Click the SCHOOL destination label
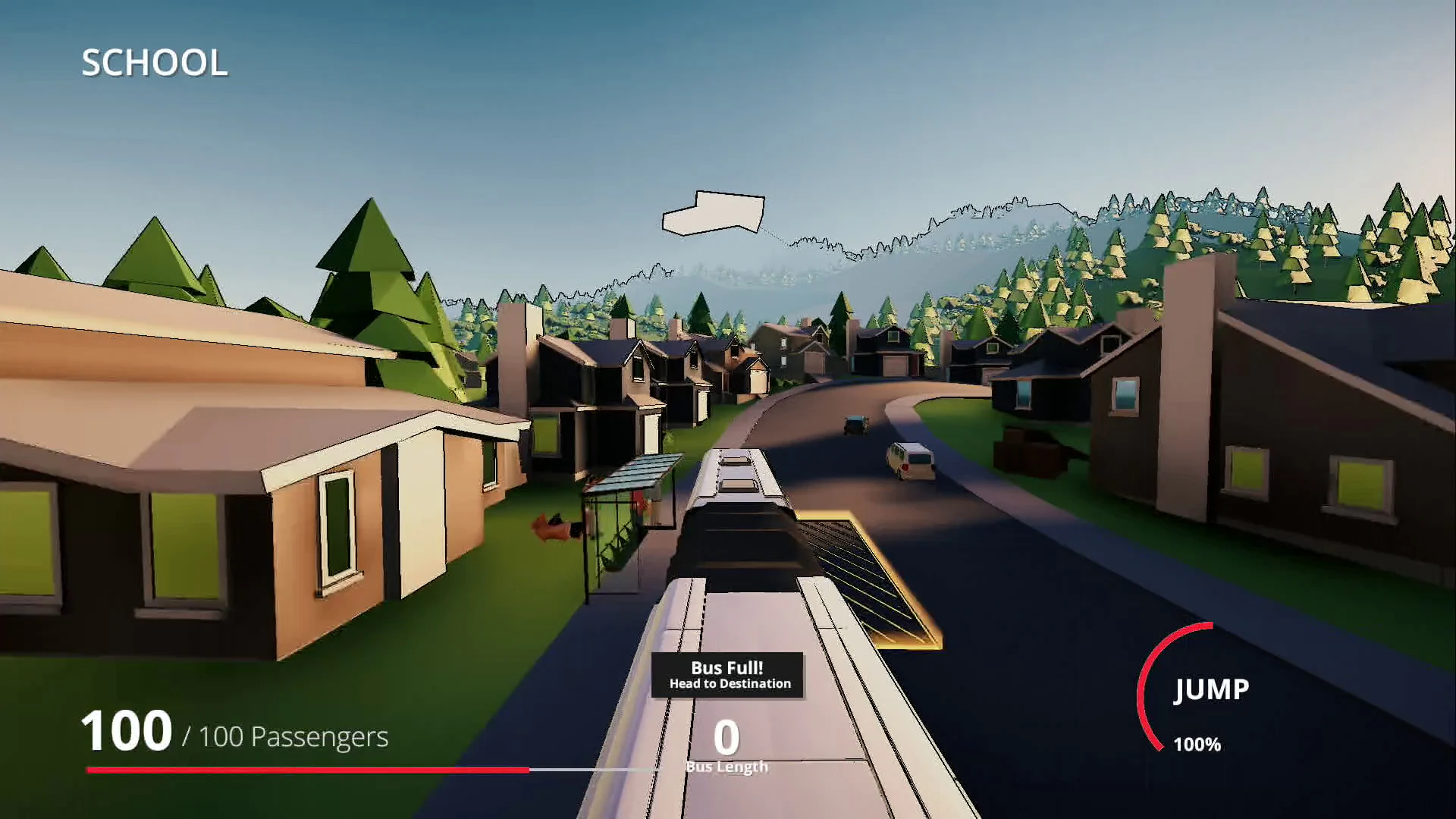The image size is (1456, 819). coord(155,62)
